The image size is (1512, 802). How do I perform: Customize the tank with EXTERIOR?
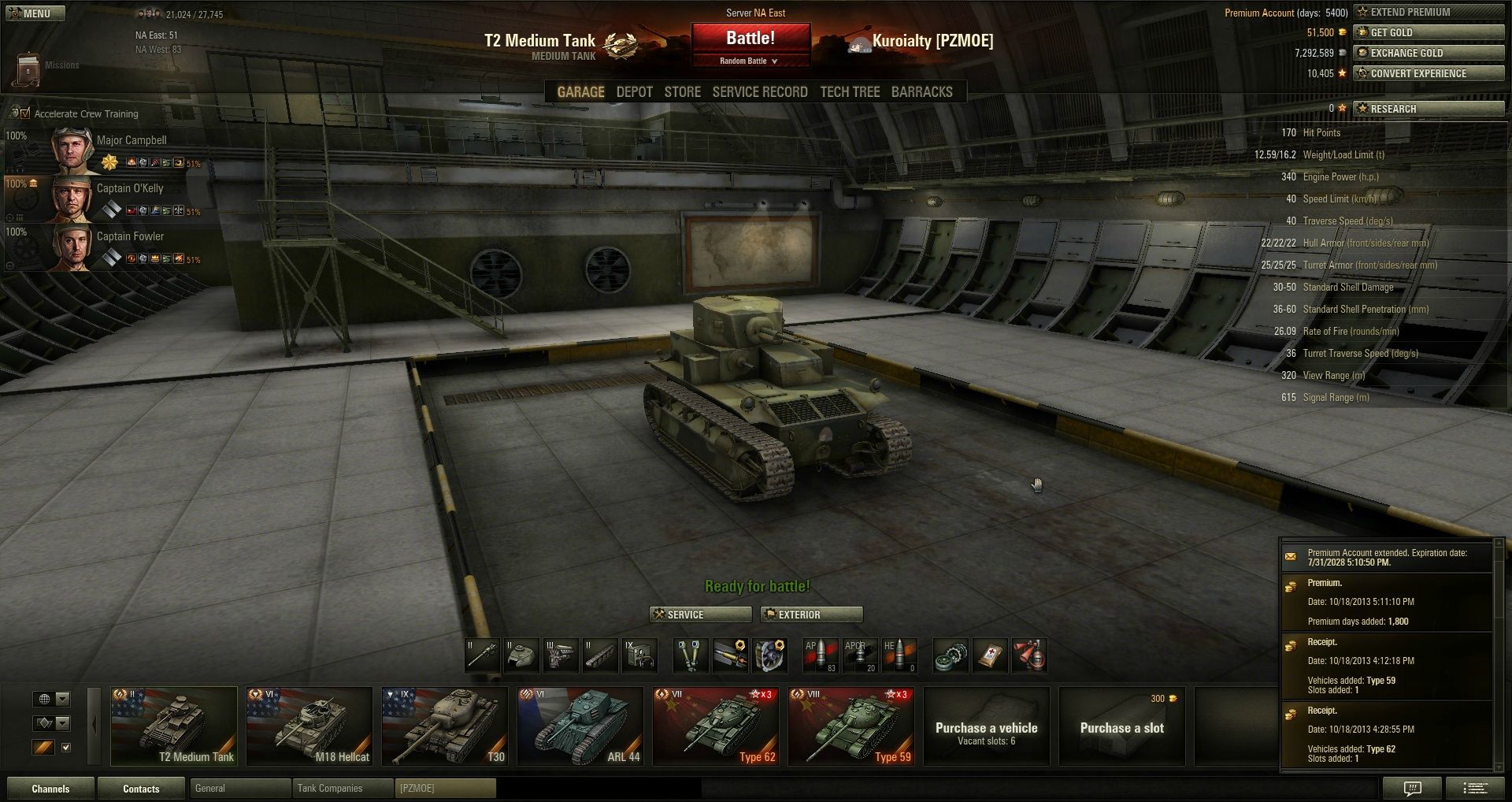coord(811,614)
